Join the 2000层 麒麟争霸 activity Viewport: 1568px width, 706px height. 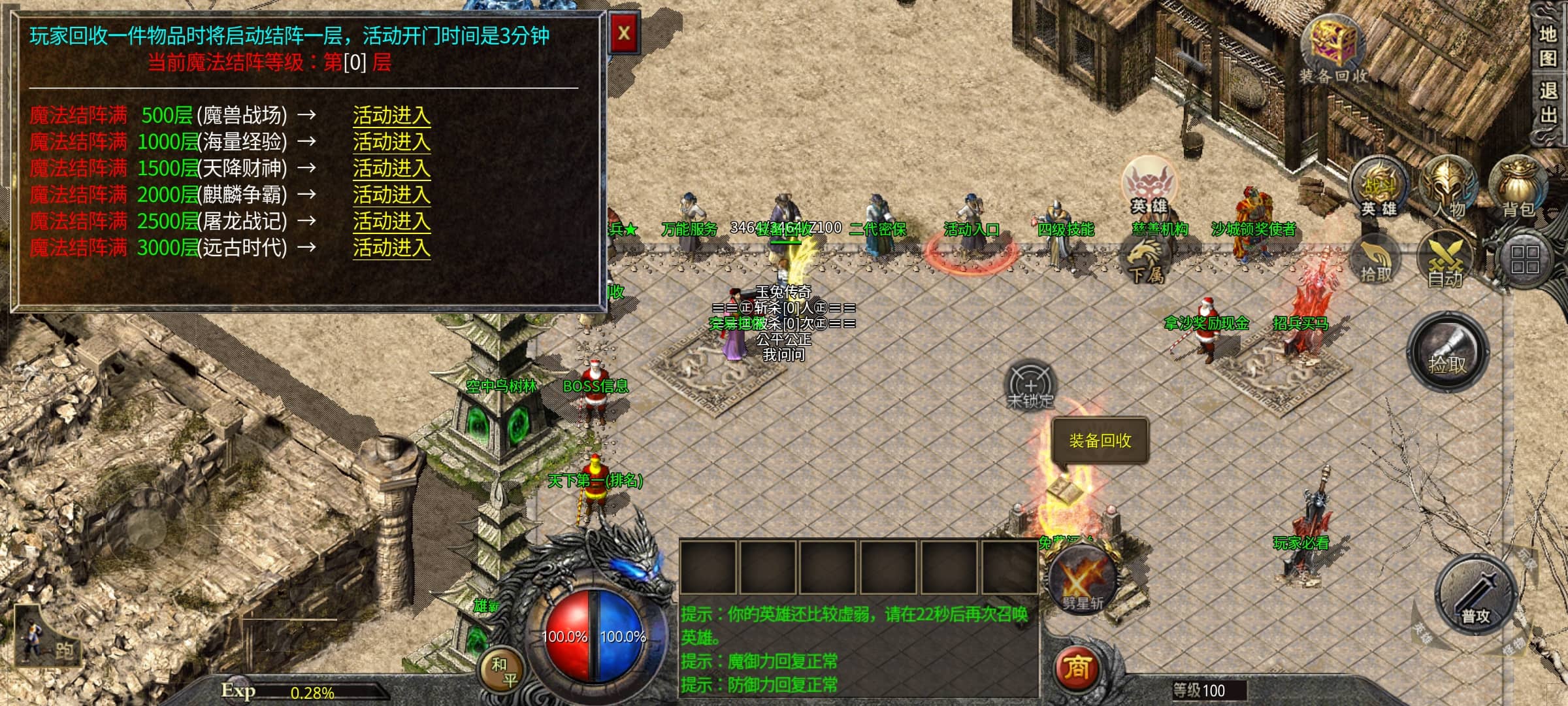tap(391, 195)
